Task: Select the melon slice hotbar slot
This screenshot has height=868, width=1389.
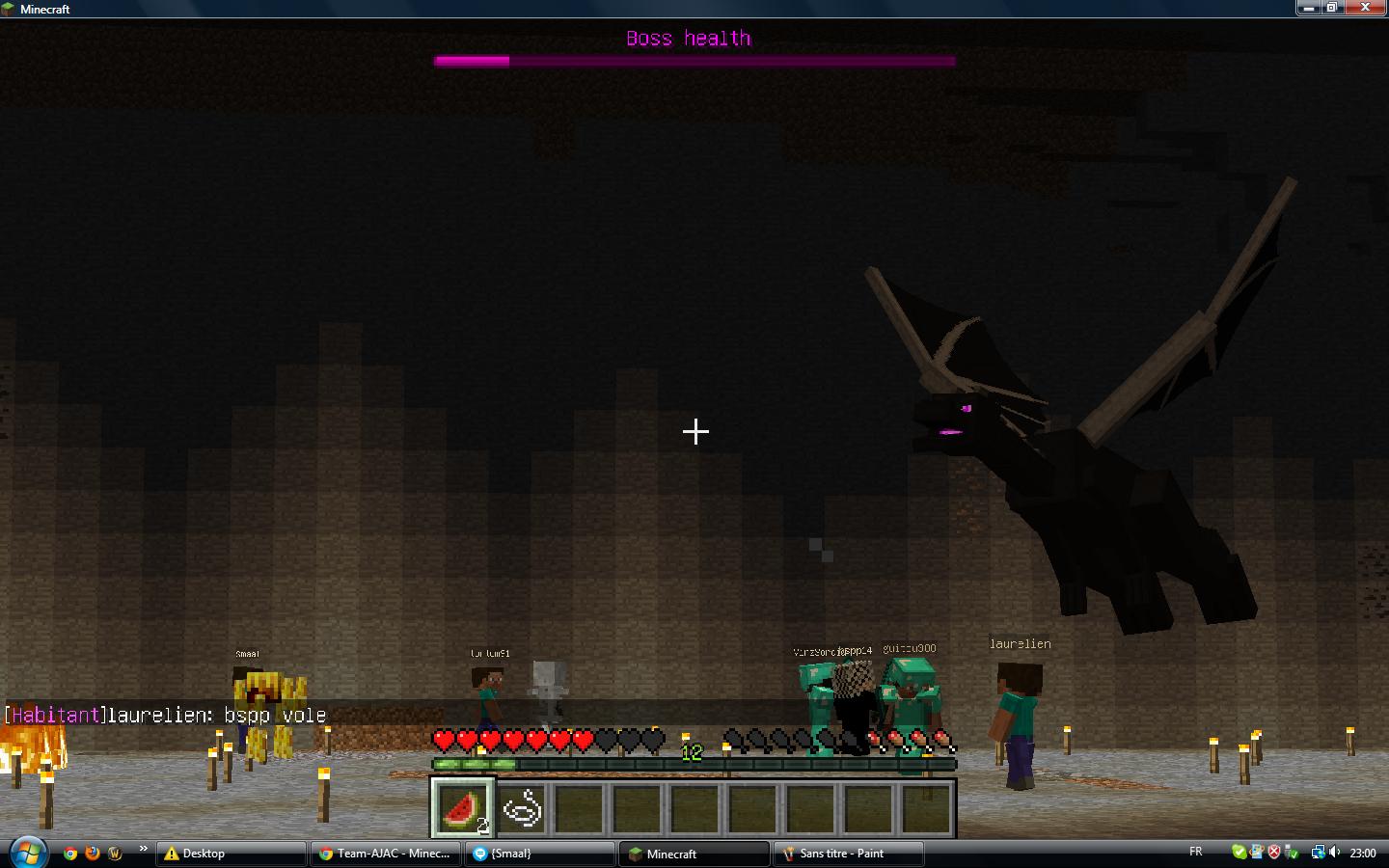Action: tap(462, 807)
